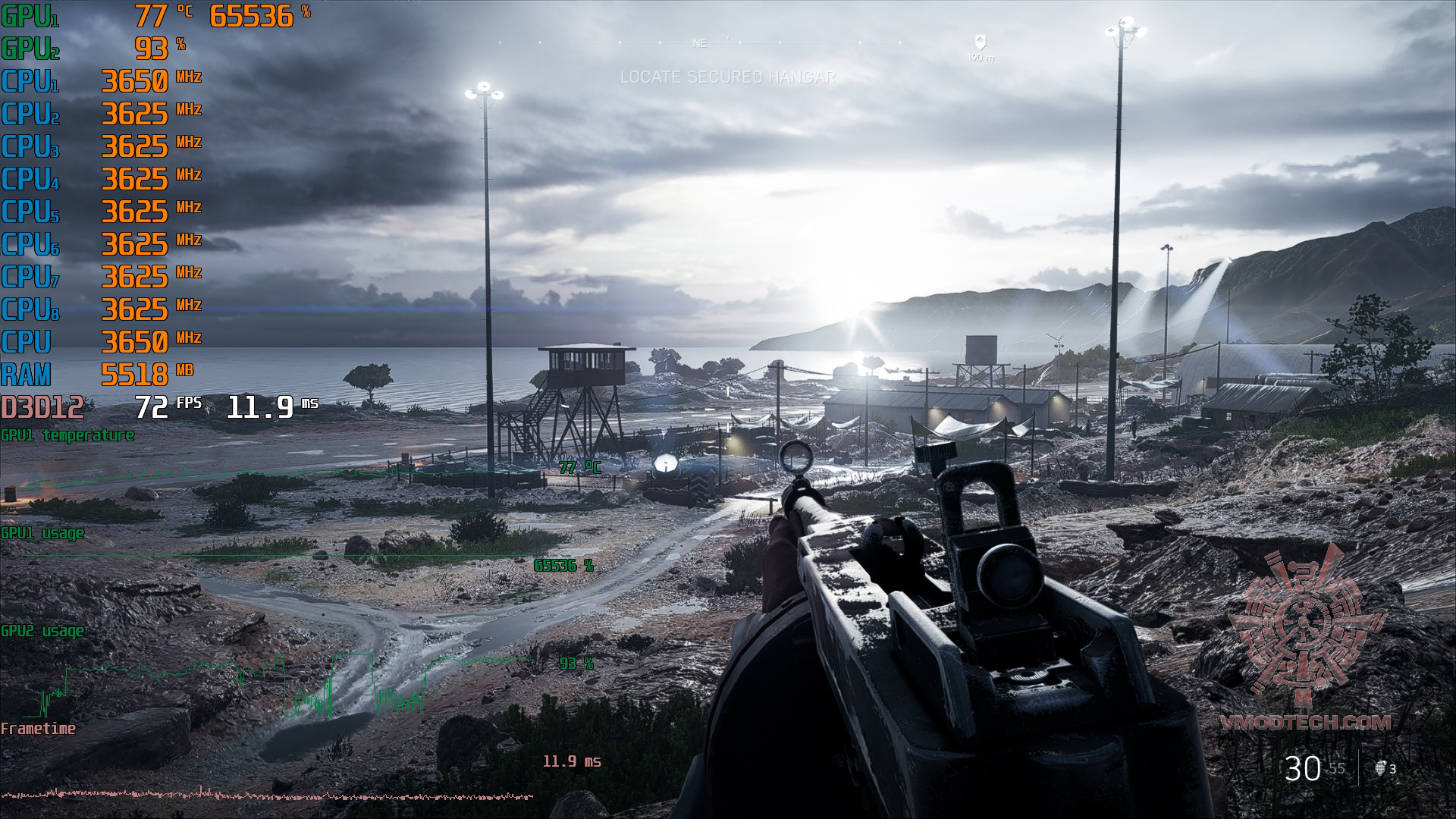This screenshot has height=819, width=1456.
Task: Click the grenade icon beside the ammo count
Action: click(1381, 768)
